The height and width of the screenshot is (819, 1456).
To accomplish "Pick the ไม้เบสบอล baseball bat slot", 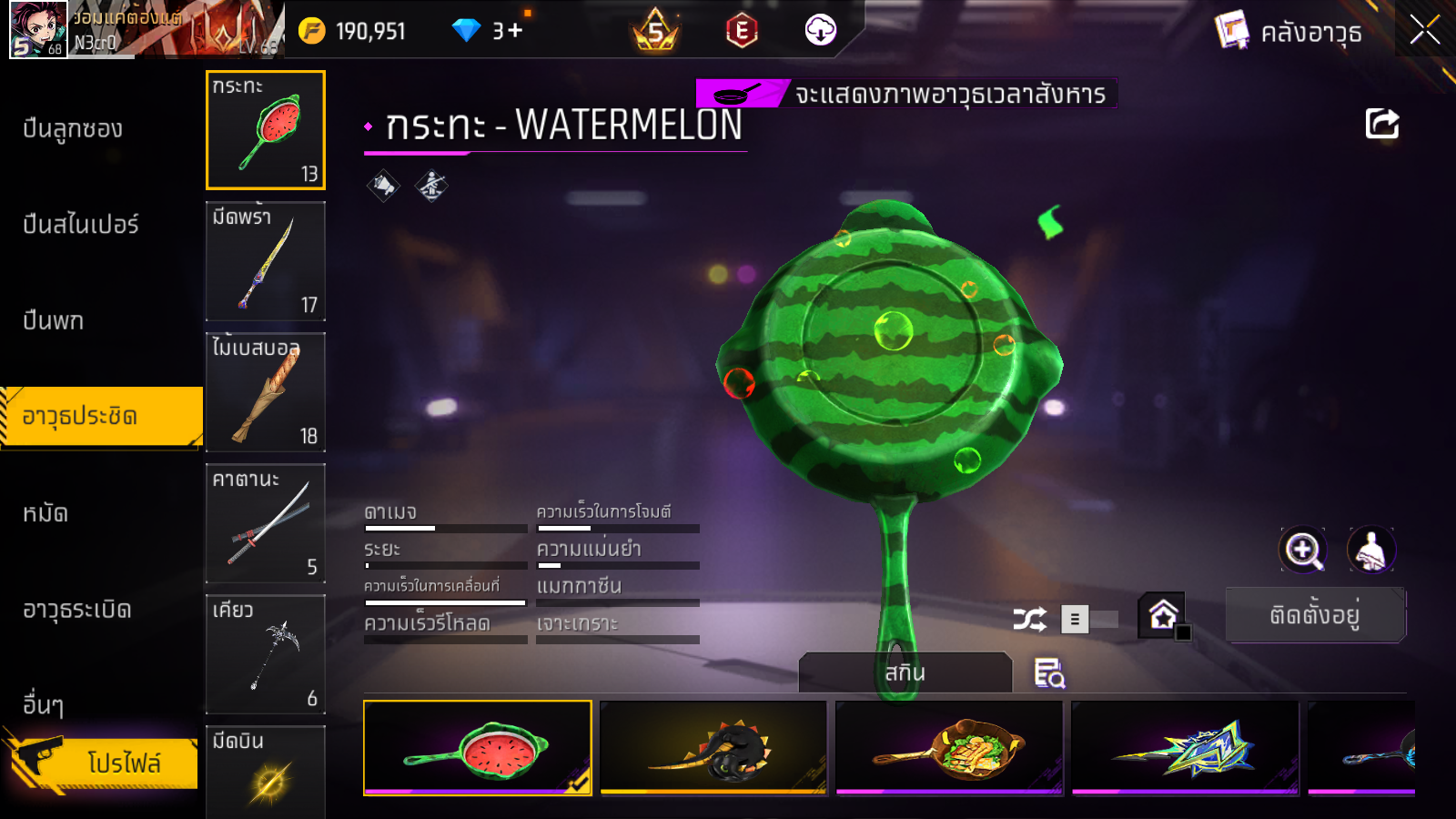I will pos(266,392).
